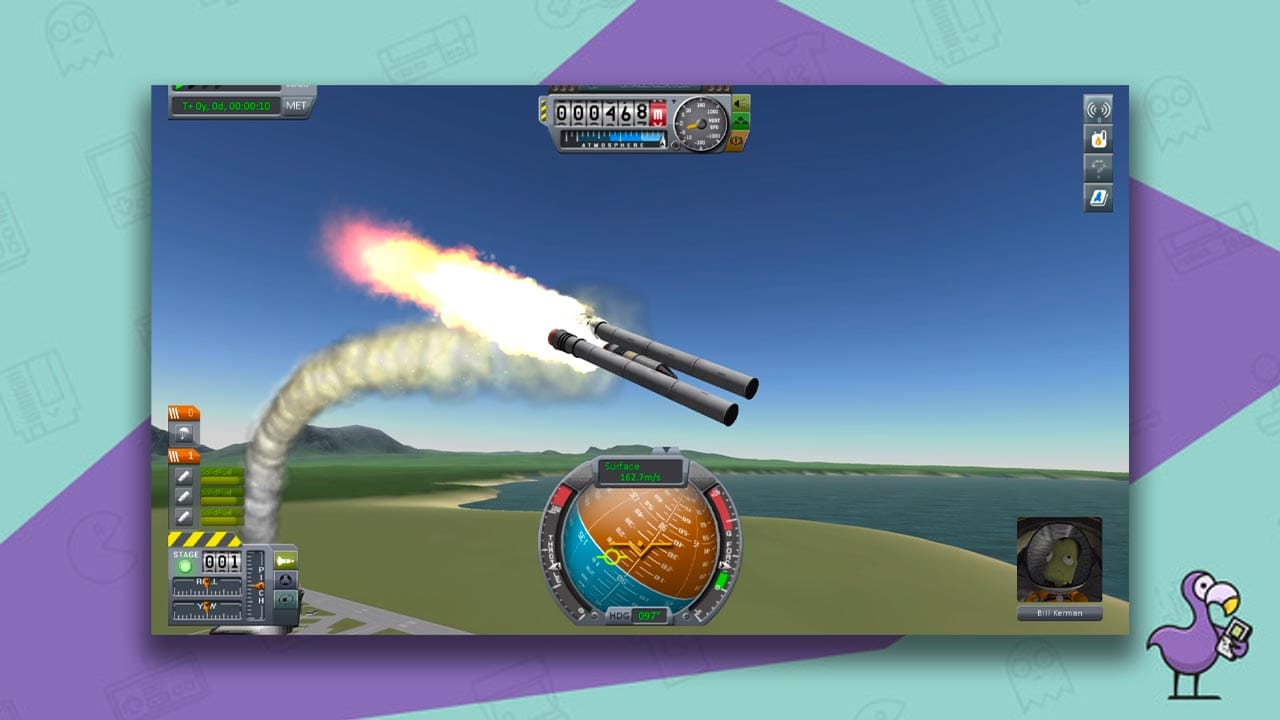This screenshot has width=1280, height=720.
Task: Click the green crew icon next to the altimeter
Action: [x=739, y=121]
